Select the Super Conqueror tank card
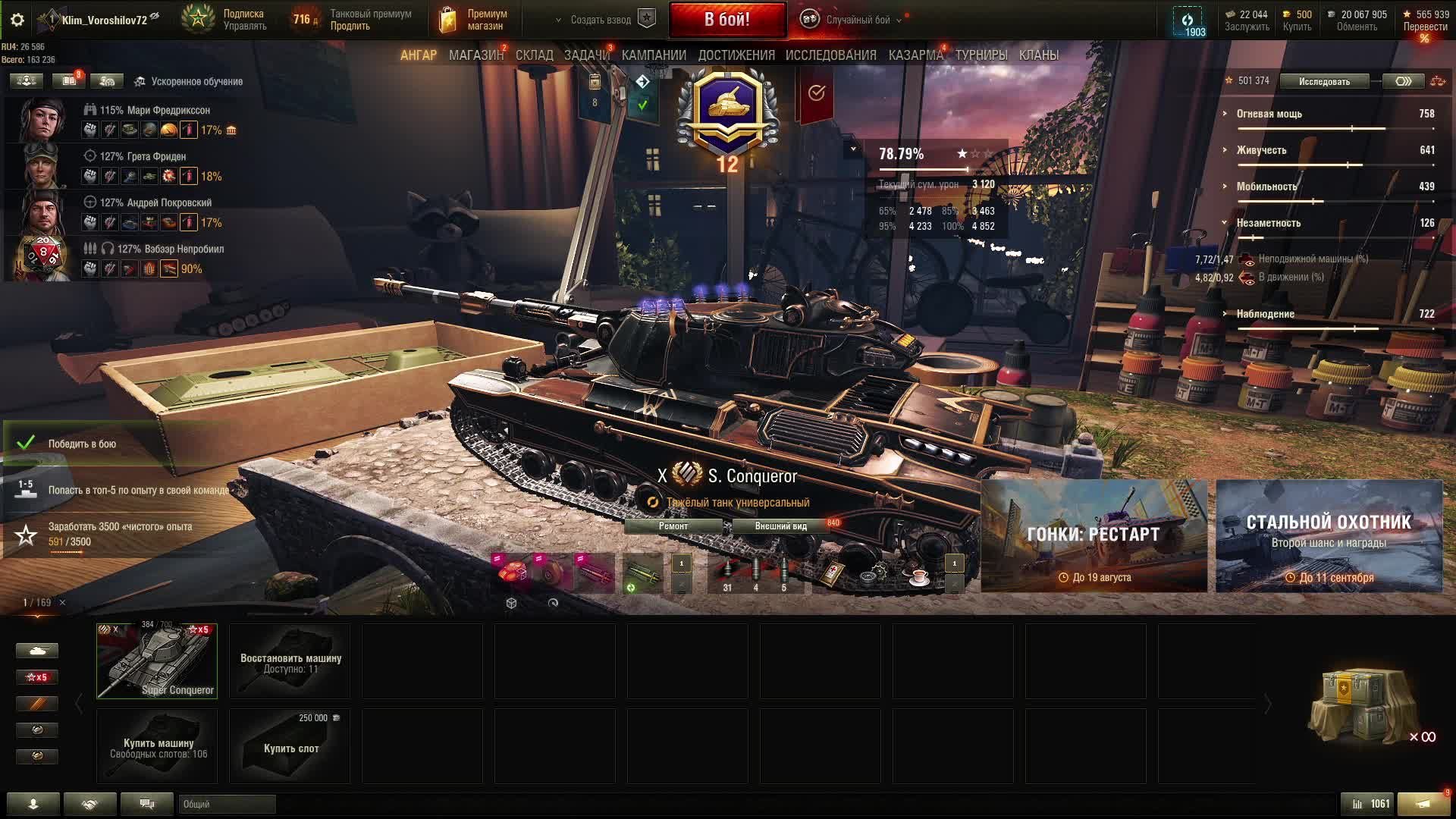This screenshot has height=819, width=1456. point(157,661)
